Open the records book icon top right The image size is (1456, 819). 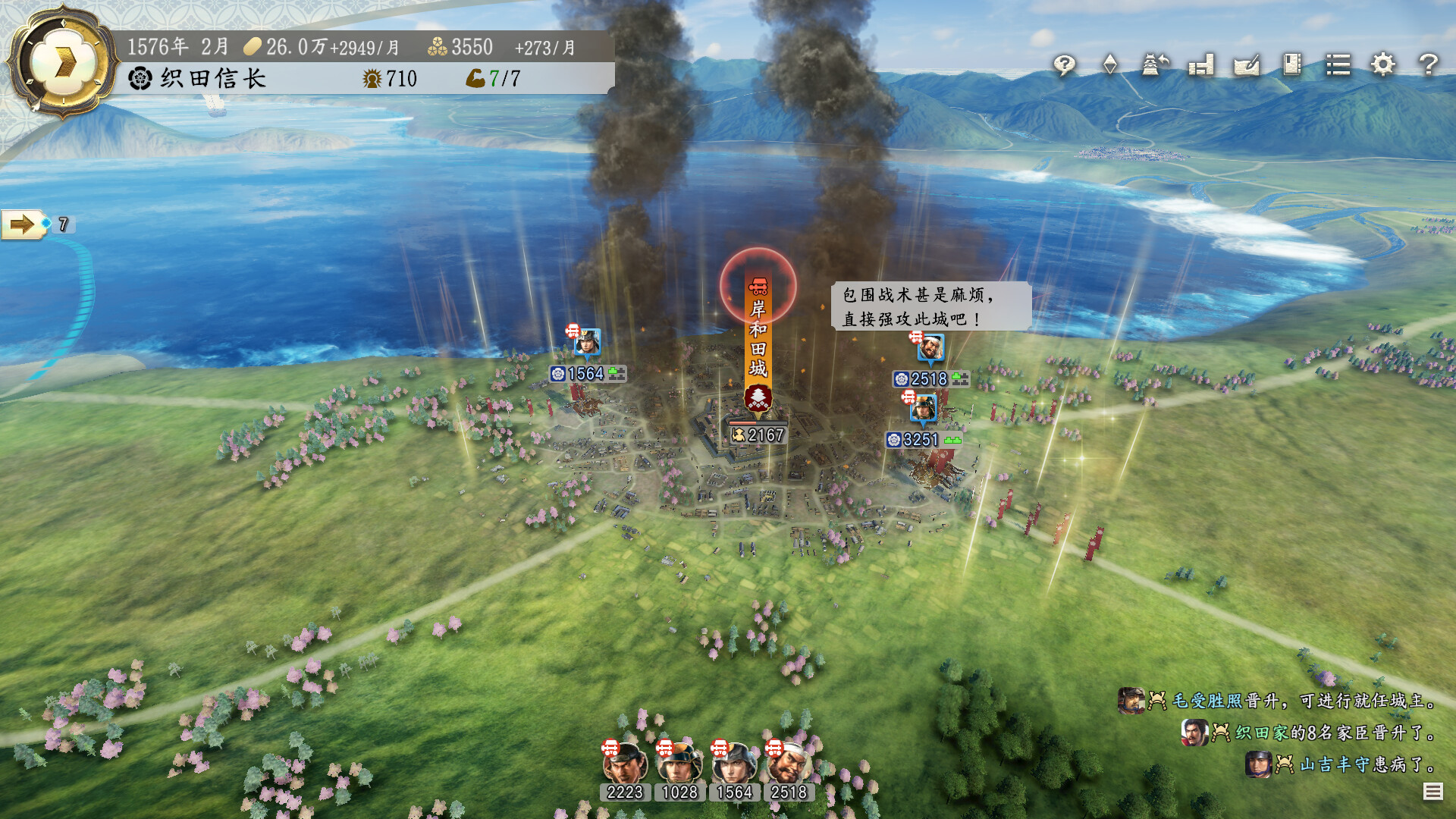1291,66
